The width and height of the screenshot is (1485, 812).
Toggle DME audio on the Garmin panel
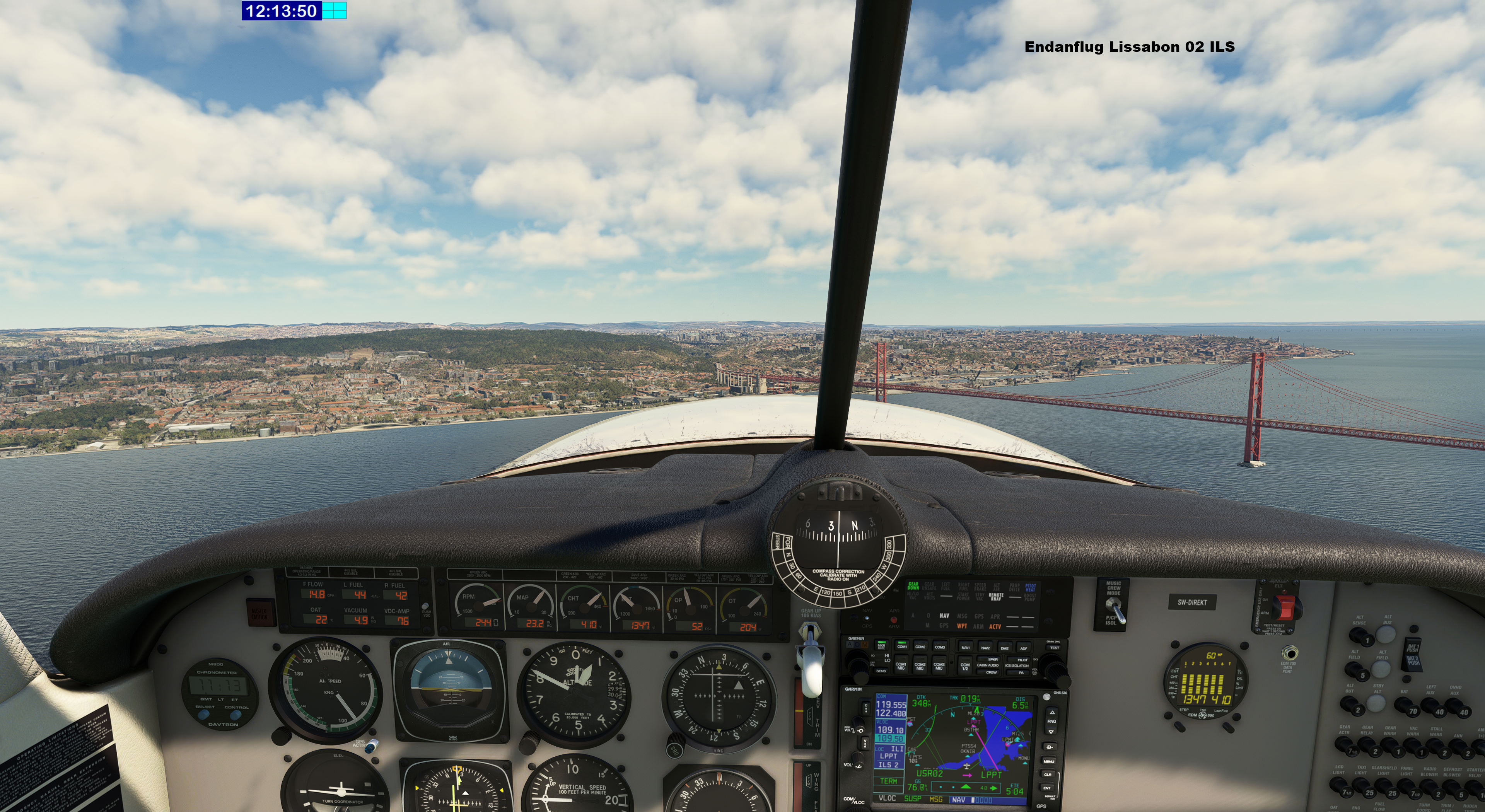click(1005, 648)
